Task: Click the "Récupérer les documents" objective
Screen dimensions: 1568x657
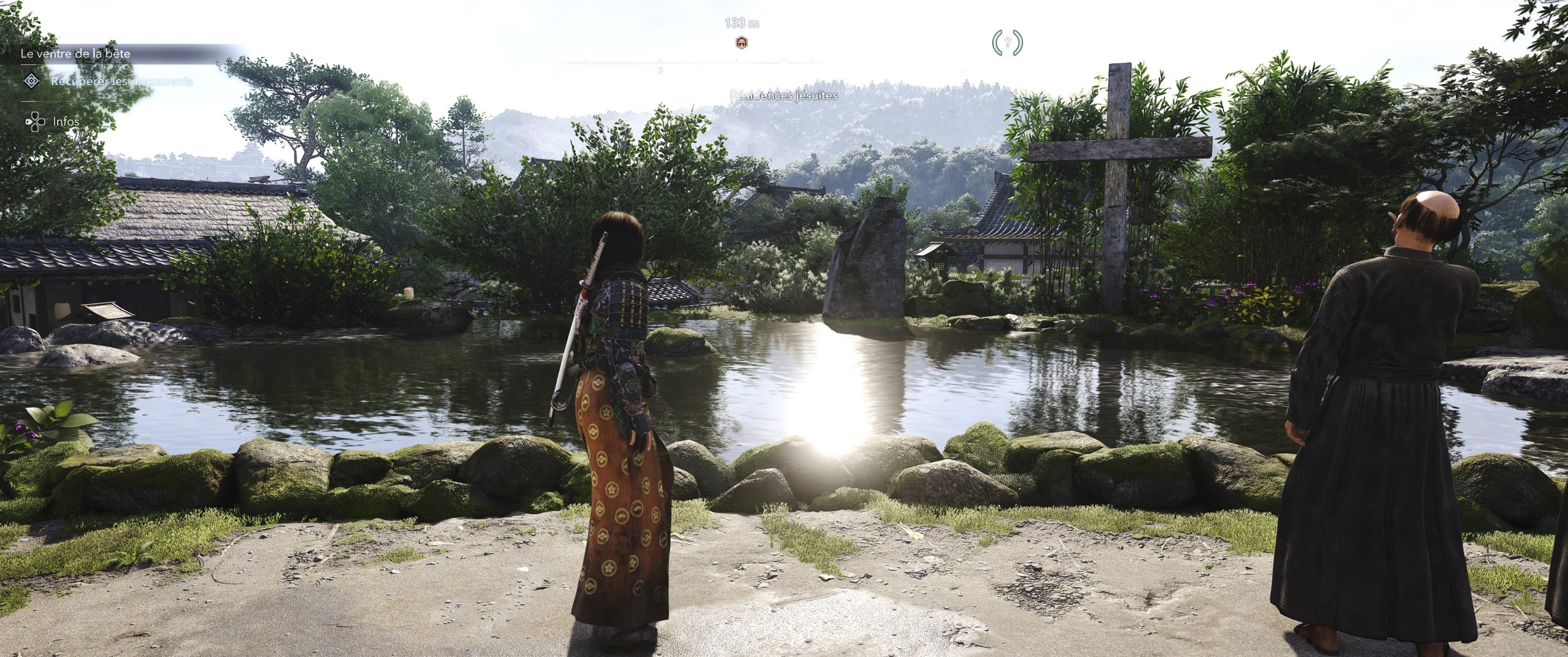Action: (x=121, y=81)
